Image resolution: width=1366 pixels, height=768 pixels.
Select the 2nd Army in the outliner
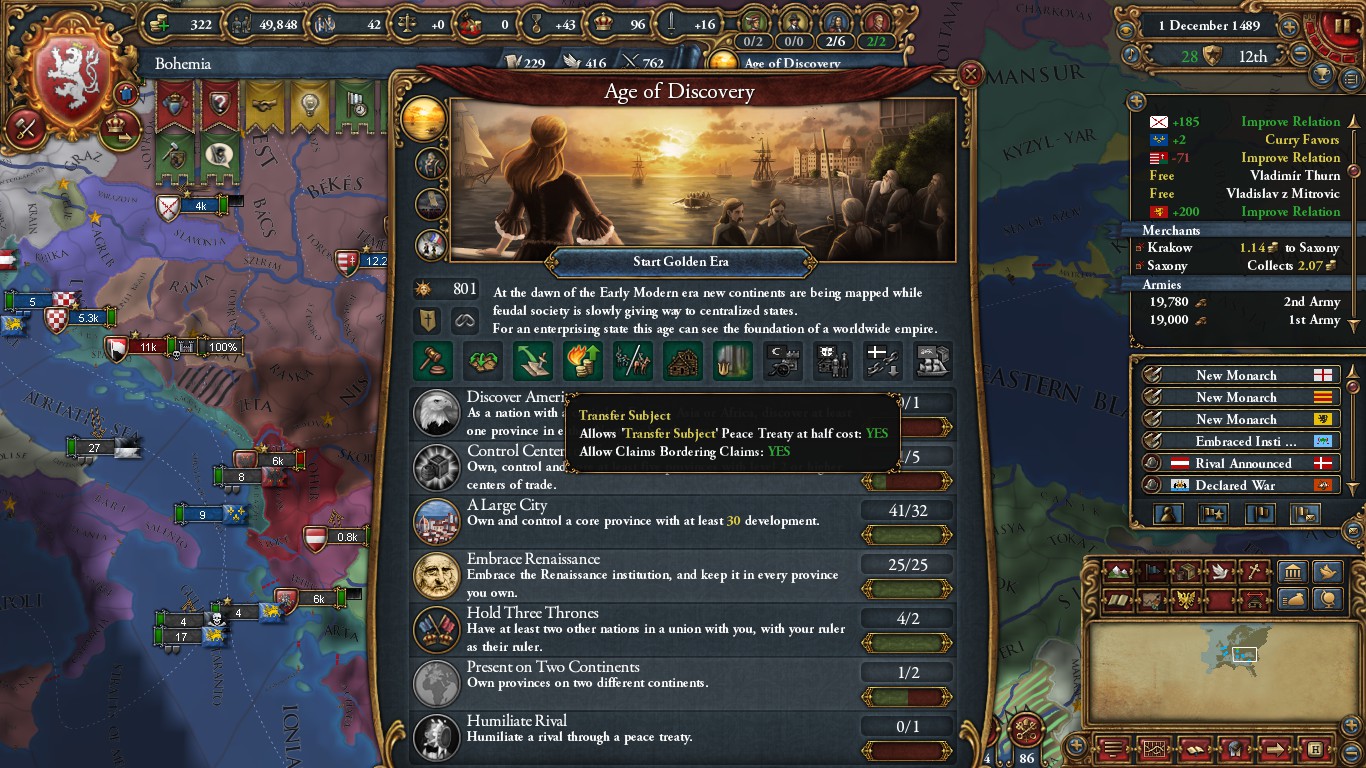click(x=1244, y=302)
